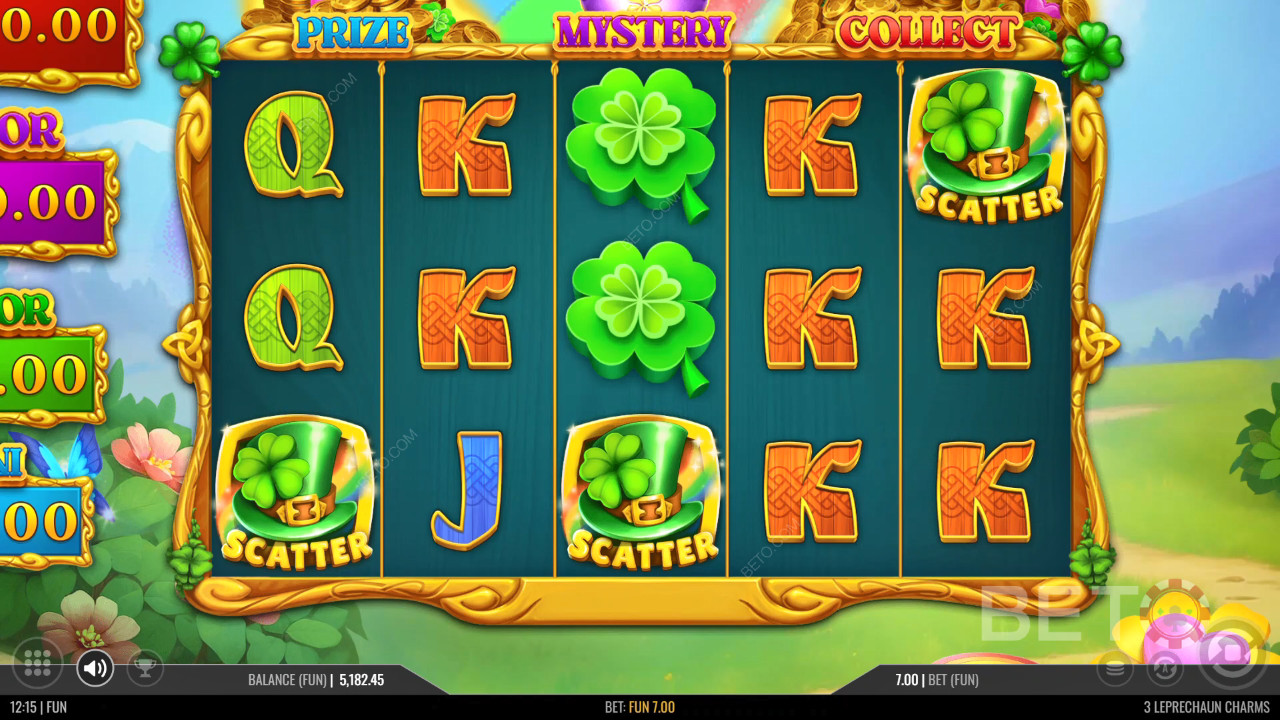Activate the autoplay button
The image size is (1280, 720).
coord(1164,668)
